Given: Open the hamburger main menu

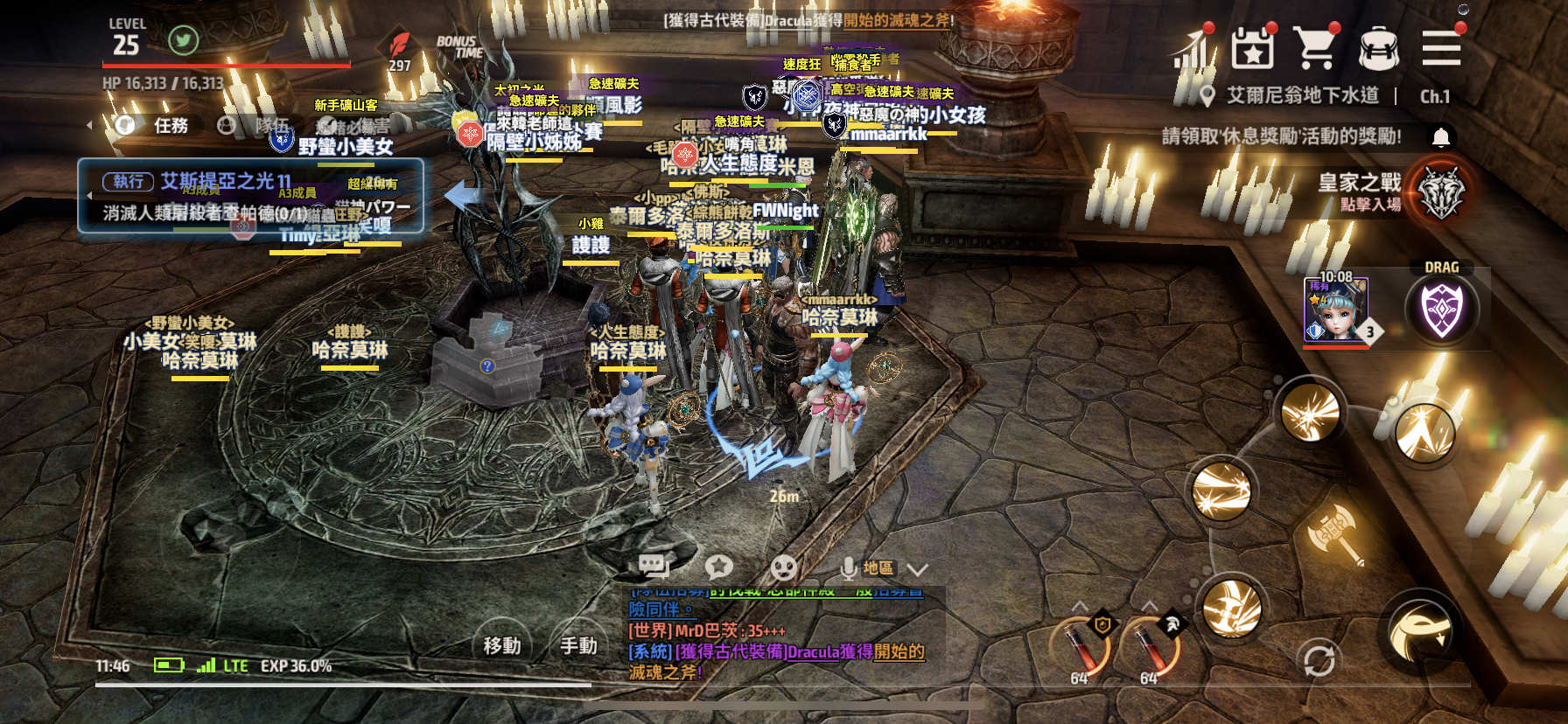Looking at the screenshot, I should click(1441, 48).
